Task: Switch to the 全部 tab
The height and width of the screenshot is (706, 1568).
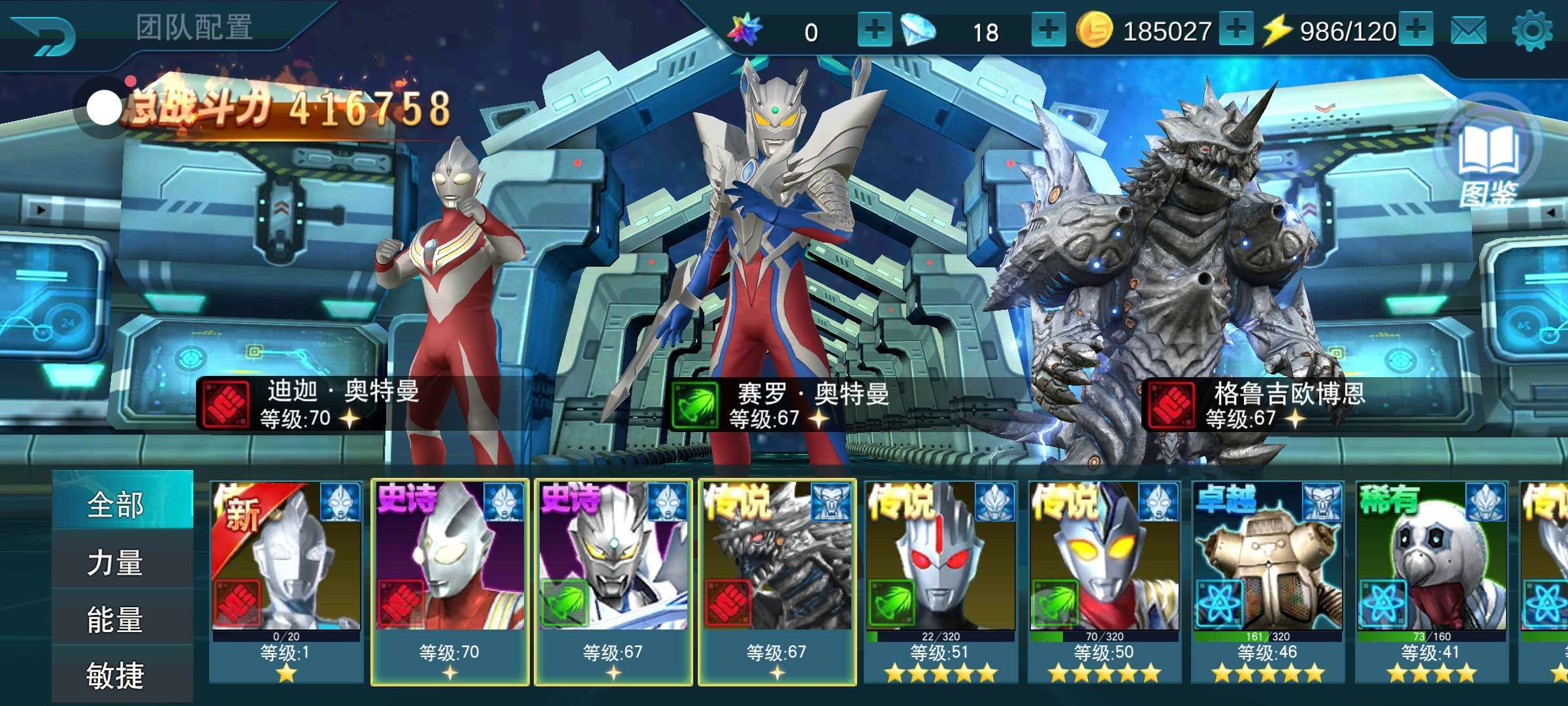Action: pos(116,505)
